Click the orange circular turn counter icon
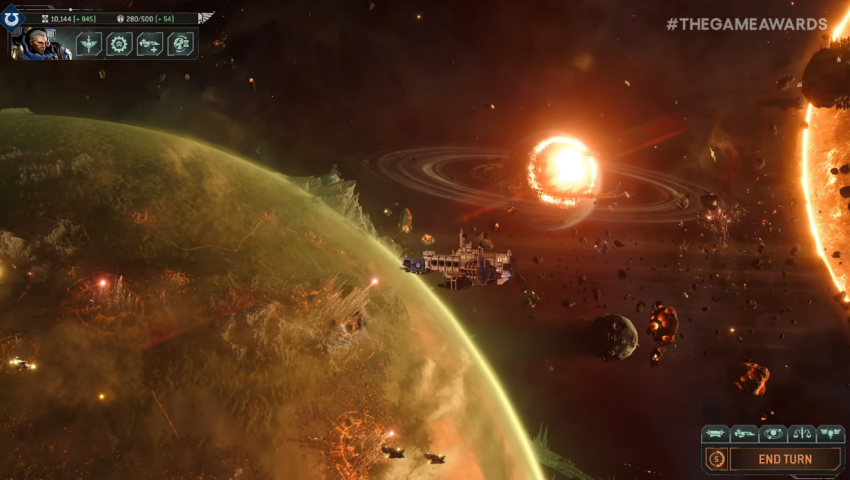 click(715, 459)
